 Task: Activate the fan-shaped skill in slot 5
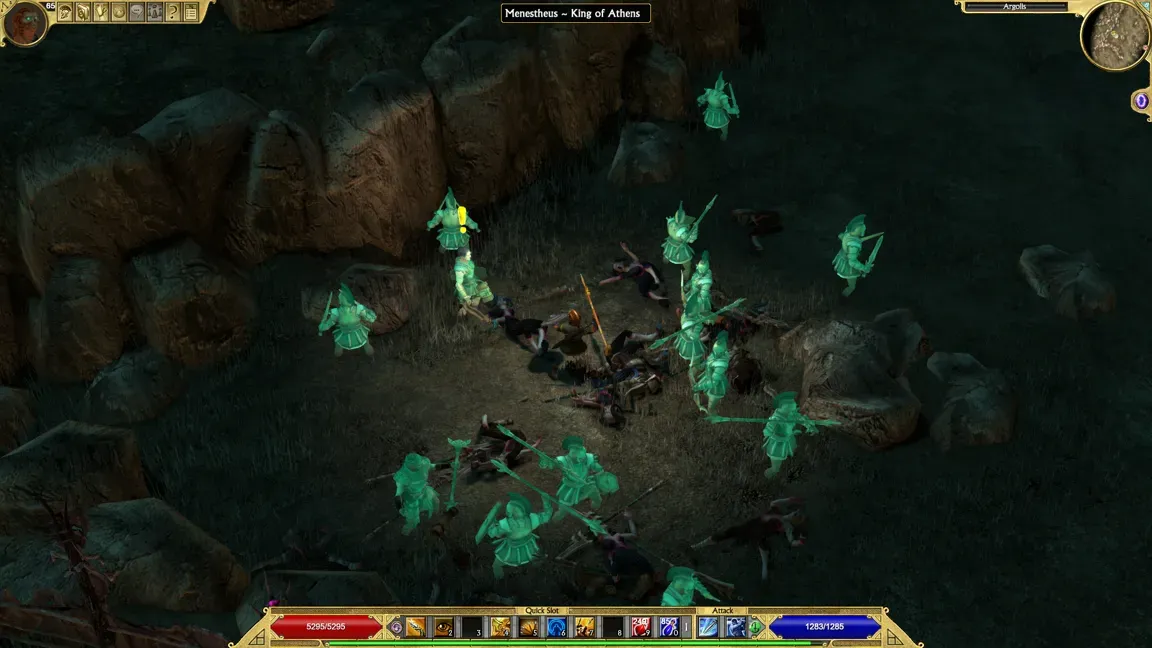click(x=528, y=627)
